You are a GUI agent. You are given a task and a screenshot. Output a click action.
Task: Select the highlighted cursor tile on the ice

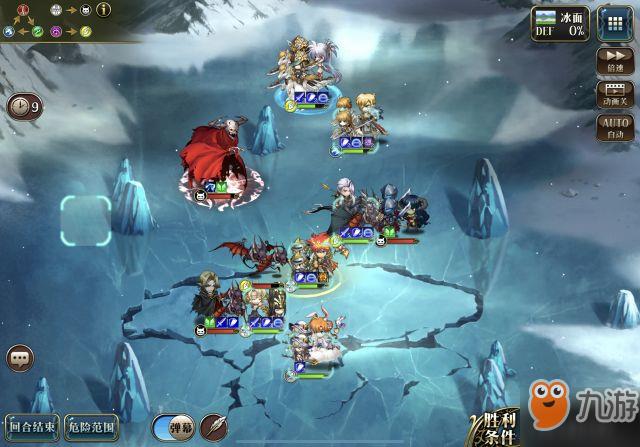click(x=86, y=221)
